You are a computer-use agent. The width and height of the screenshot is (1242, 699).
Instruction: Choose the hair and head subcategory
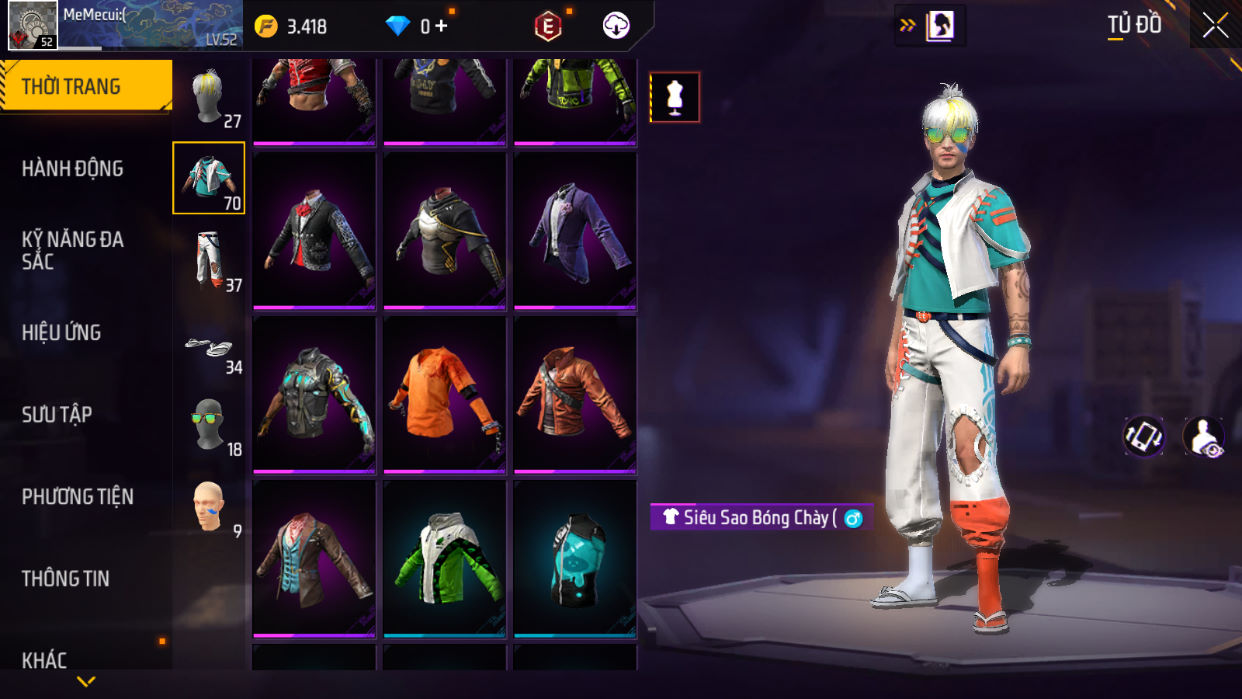(208, 98)
